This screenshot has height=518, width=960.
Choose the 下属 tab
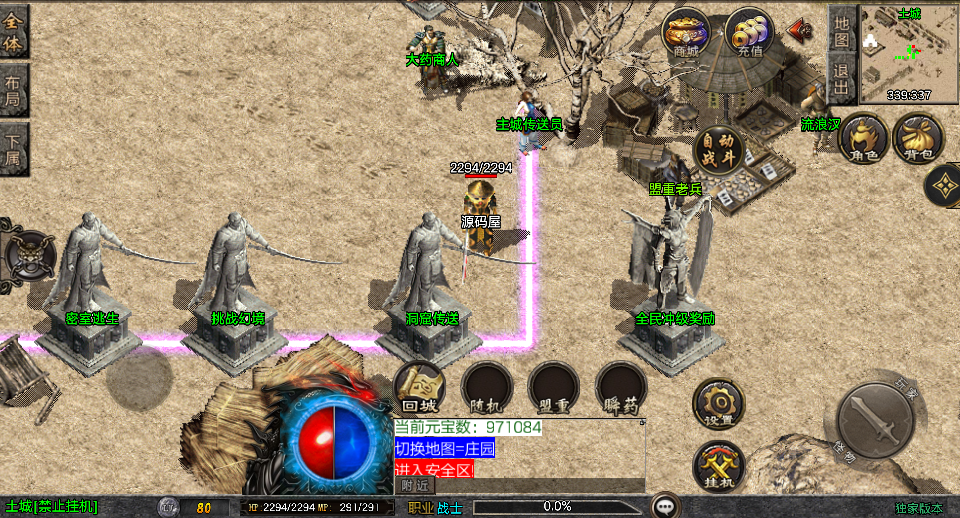click(x=14, y=150)
